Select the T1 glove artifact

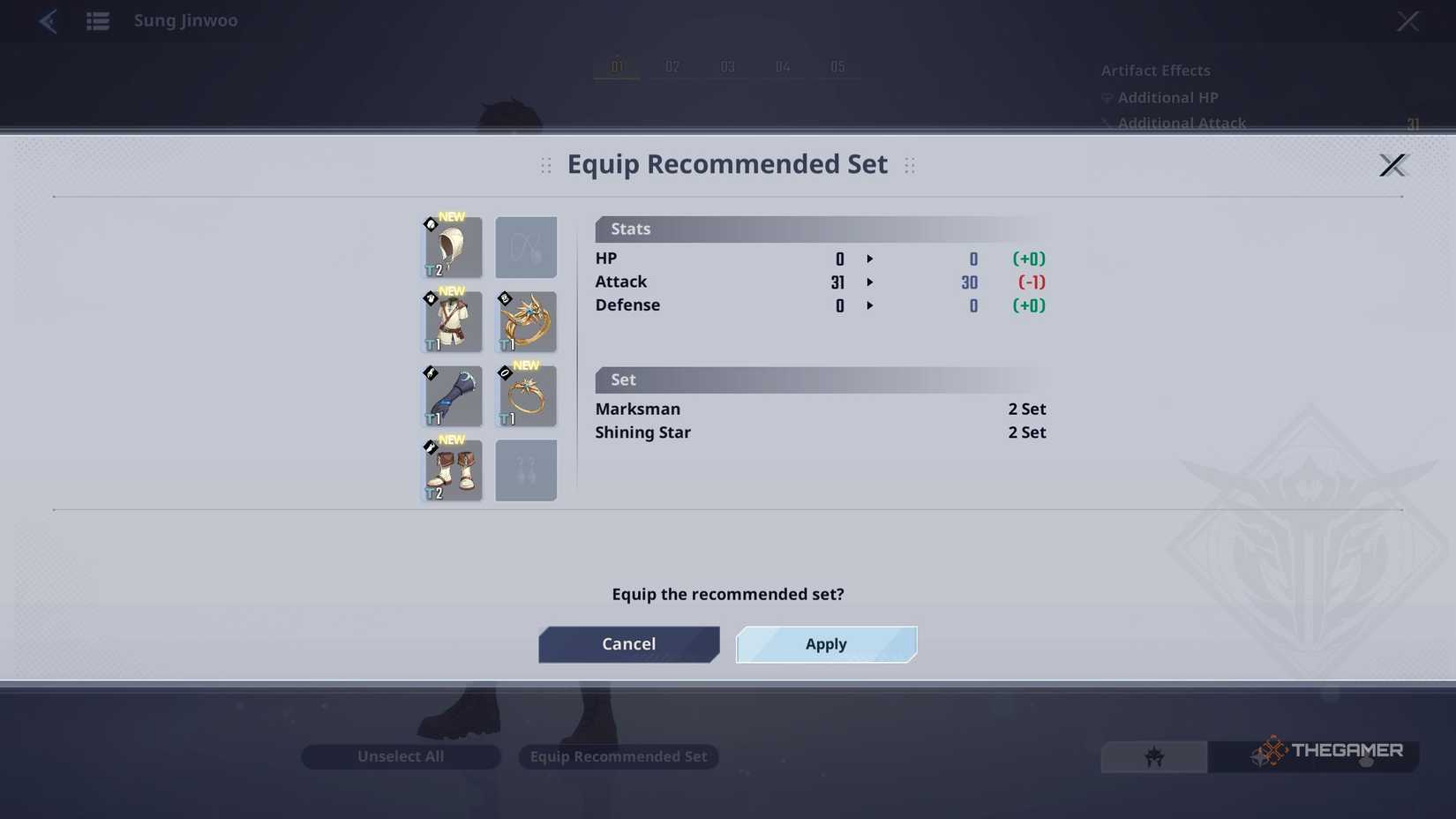tap(452, 396)
